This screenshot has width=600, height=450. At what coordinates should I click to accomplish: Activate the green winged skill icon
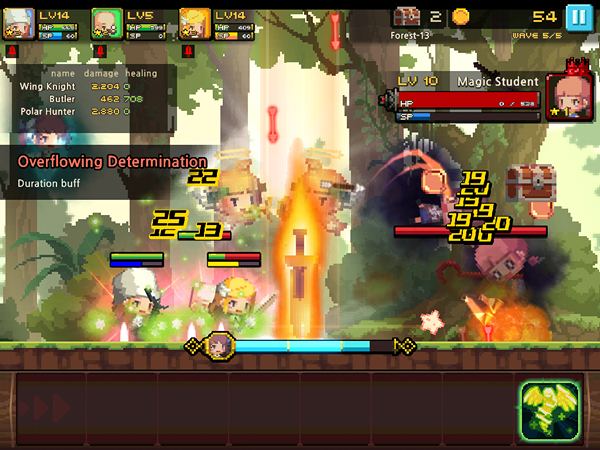point(549,409)
